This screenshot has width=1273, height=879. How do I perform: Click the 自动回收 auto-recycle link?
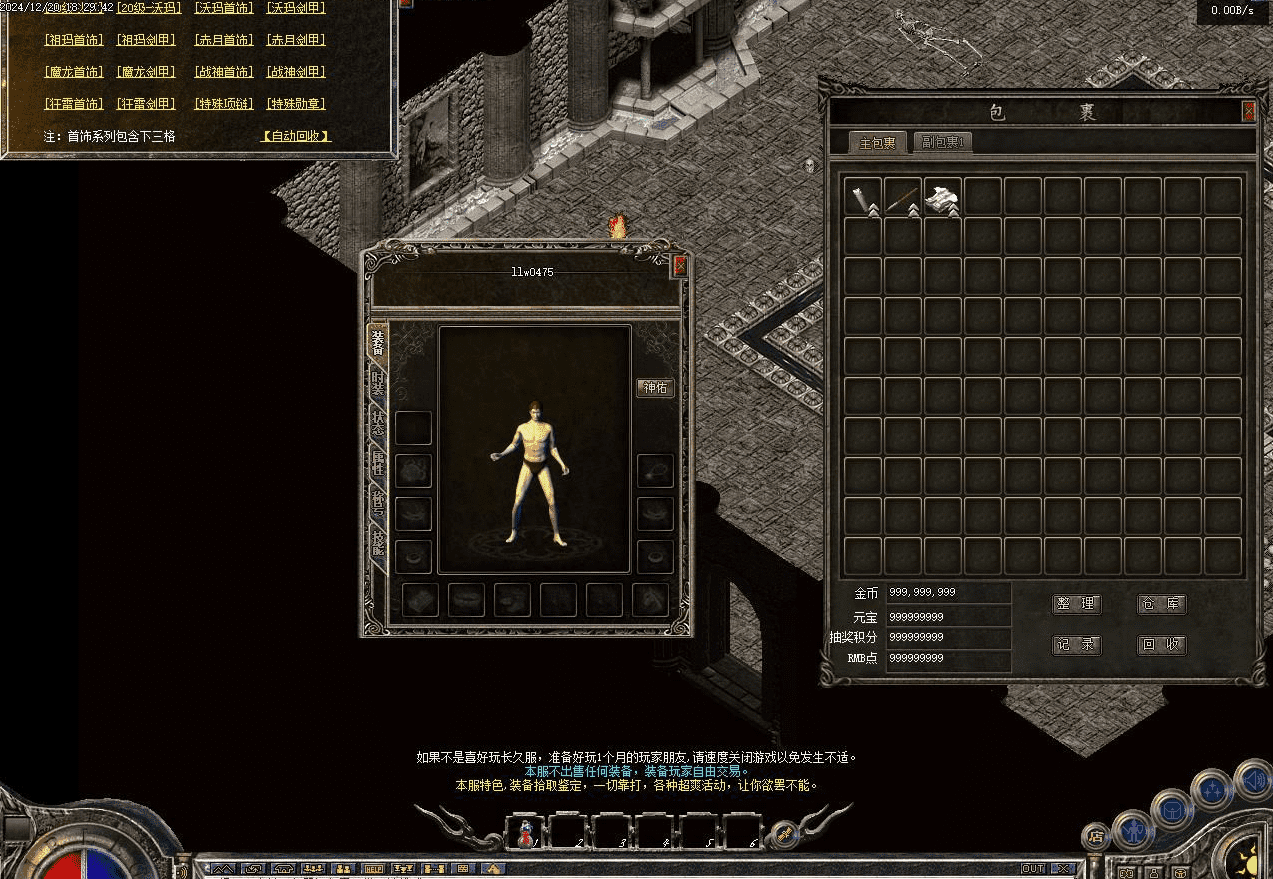pos(295,136)
